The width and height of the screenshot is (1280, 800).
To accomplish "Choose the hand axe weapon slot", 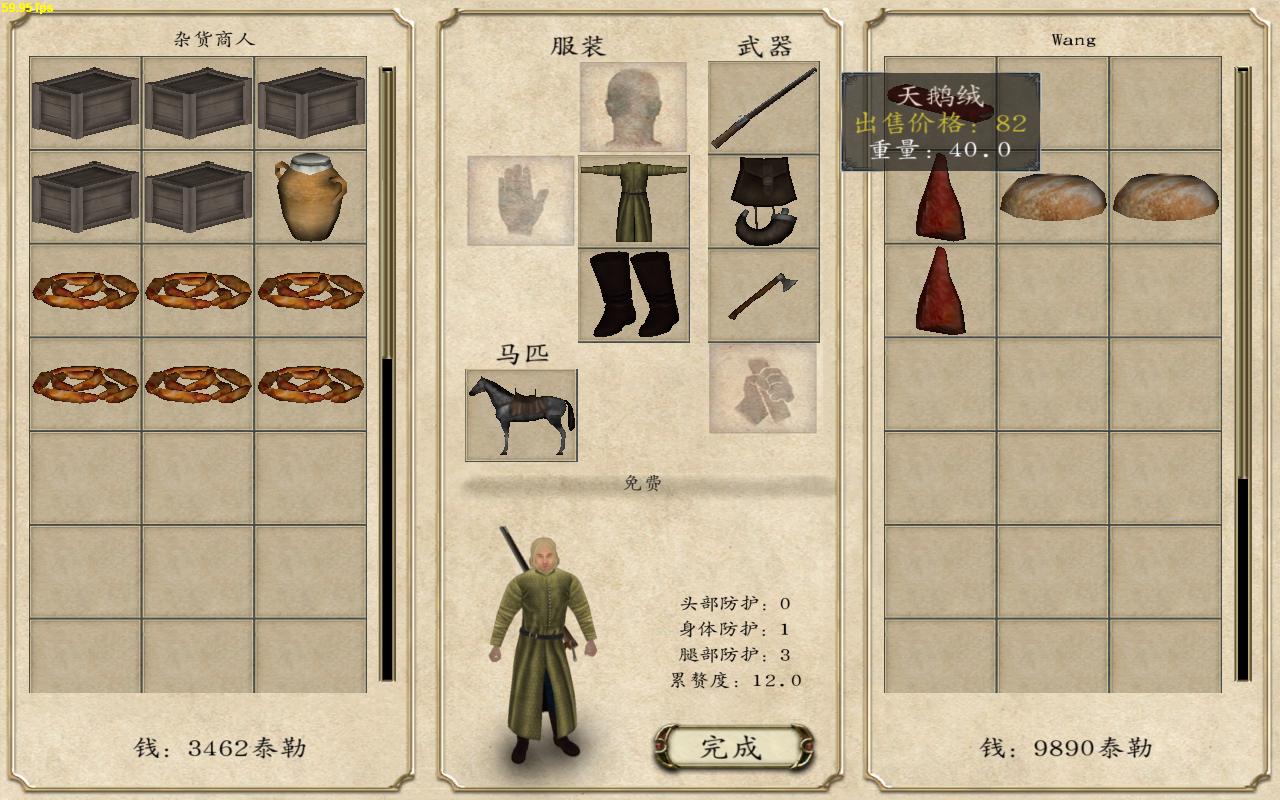I will click(x=764, y=295).
